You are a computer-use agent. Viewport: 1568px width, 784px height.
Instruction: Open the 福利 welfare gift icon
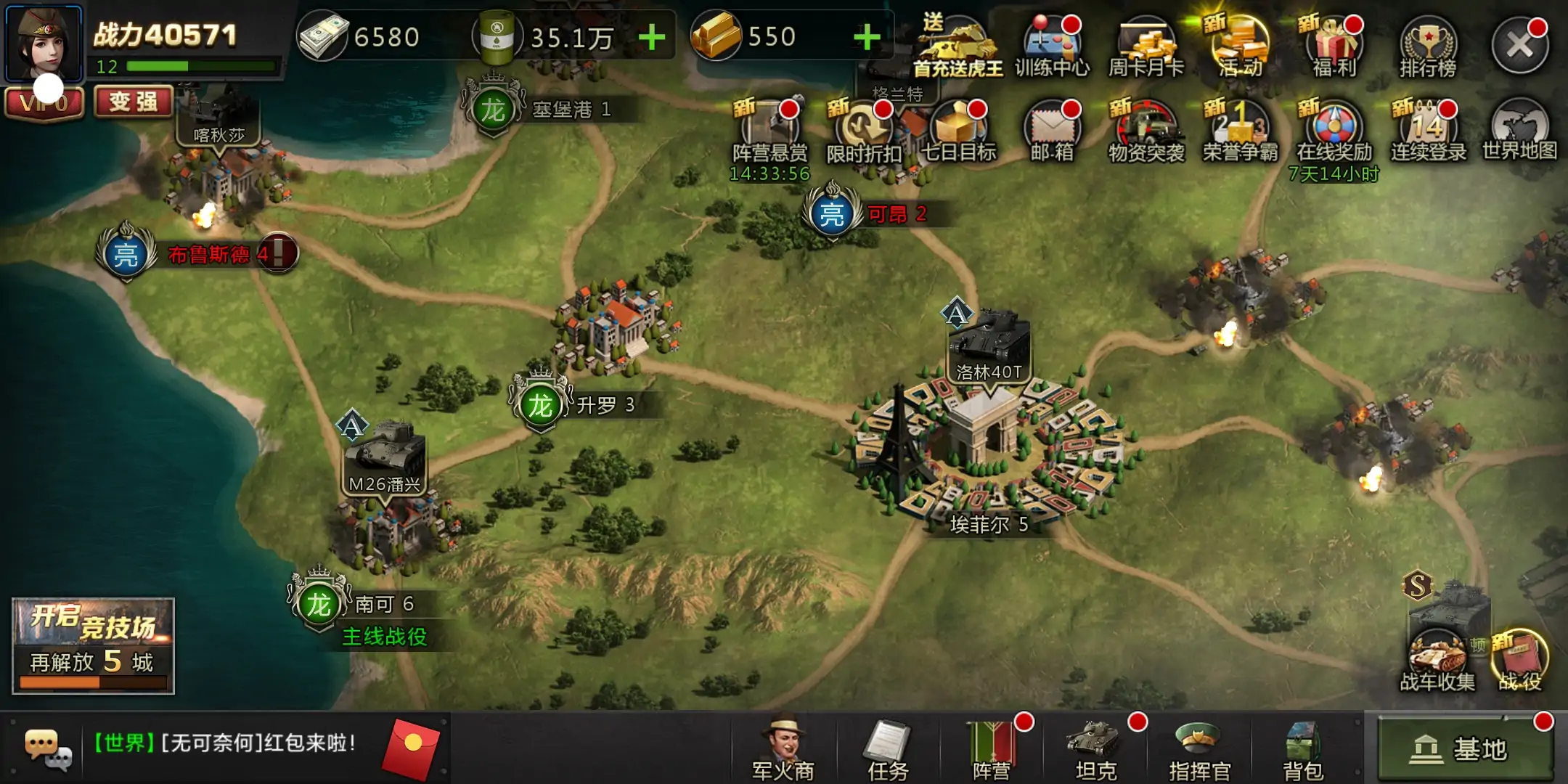tap(1334, 46)
